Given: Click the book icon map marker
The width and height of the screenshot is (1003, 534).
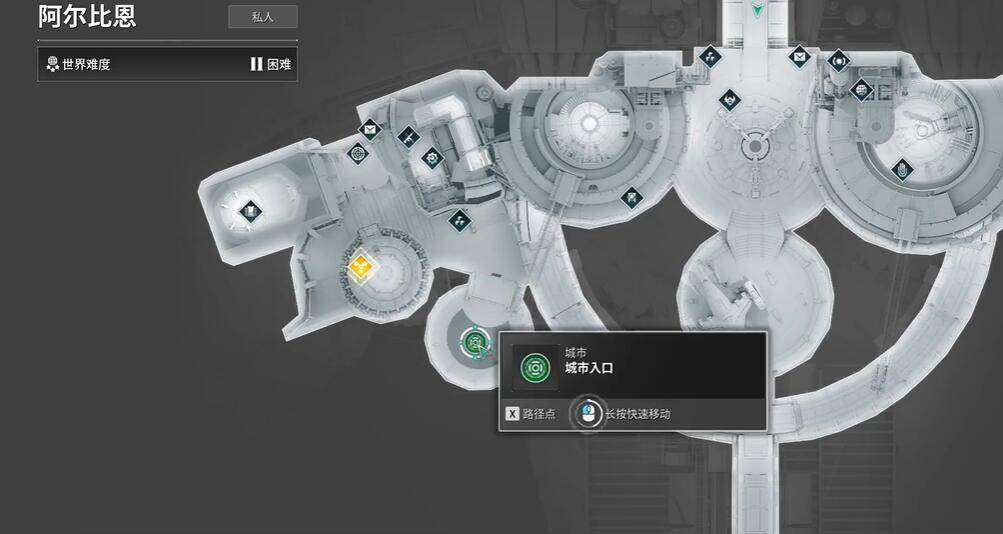Looking at the screenshot, I should [250, 211].
